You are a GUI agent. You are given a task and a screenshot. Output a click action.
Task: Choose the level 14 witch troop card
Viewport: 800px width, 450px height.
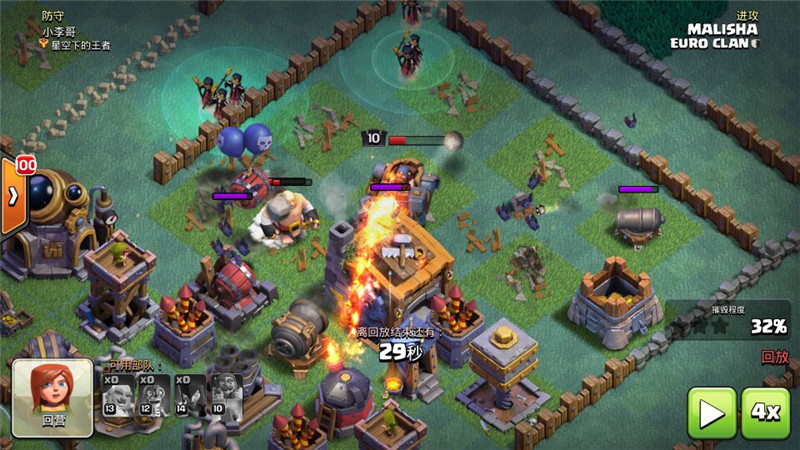189,399
